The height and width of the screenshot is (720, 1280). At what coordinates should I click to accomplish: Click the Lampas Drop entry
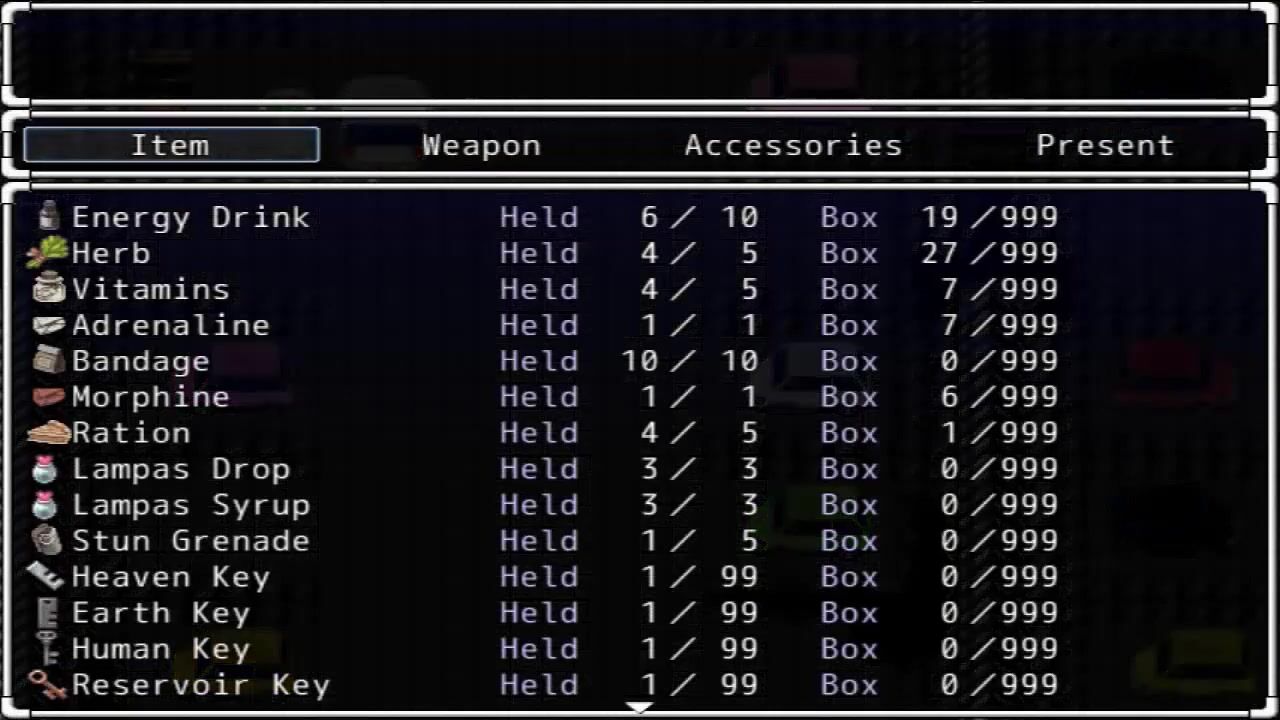click(x=180, y=469)
